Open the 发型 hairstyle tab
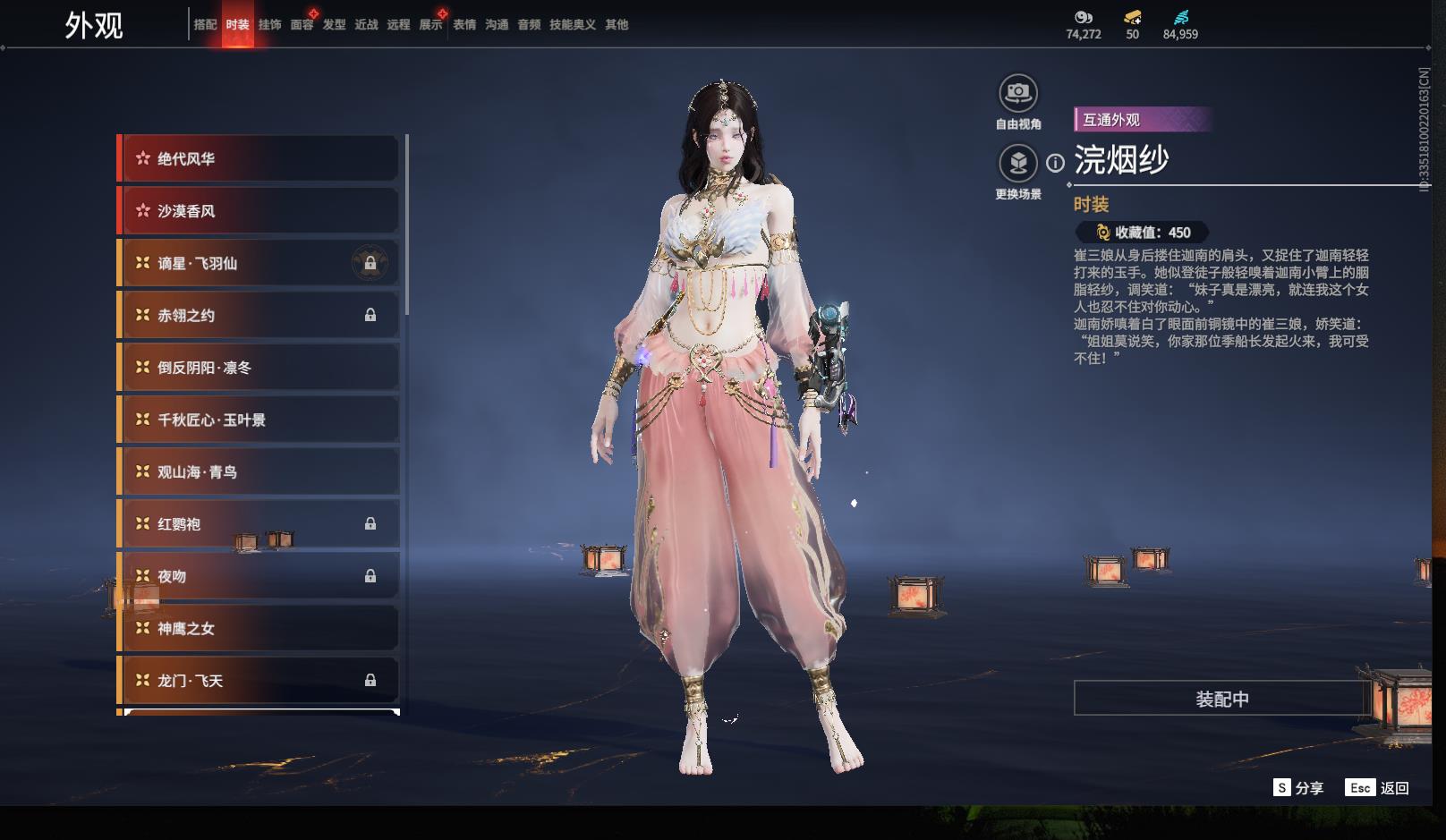Screen dimensions: 1446x840 click(334, 25)
